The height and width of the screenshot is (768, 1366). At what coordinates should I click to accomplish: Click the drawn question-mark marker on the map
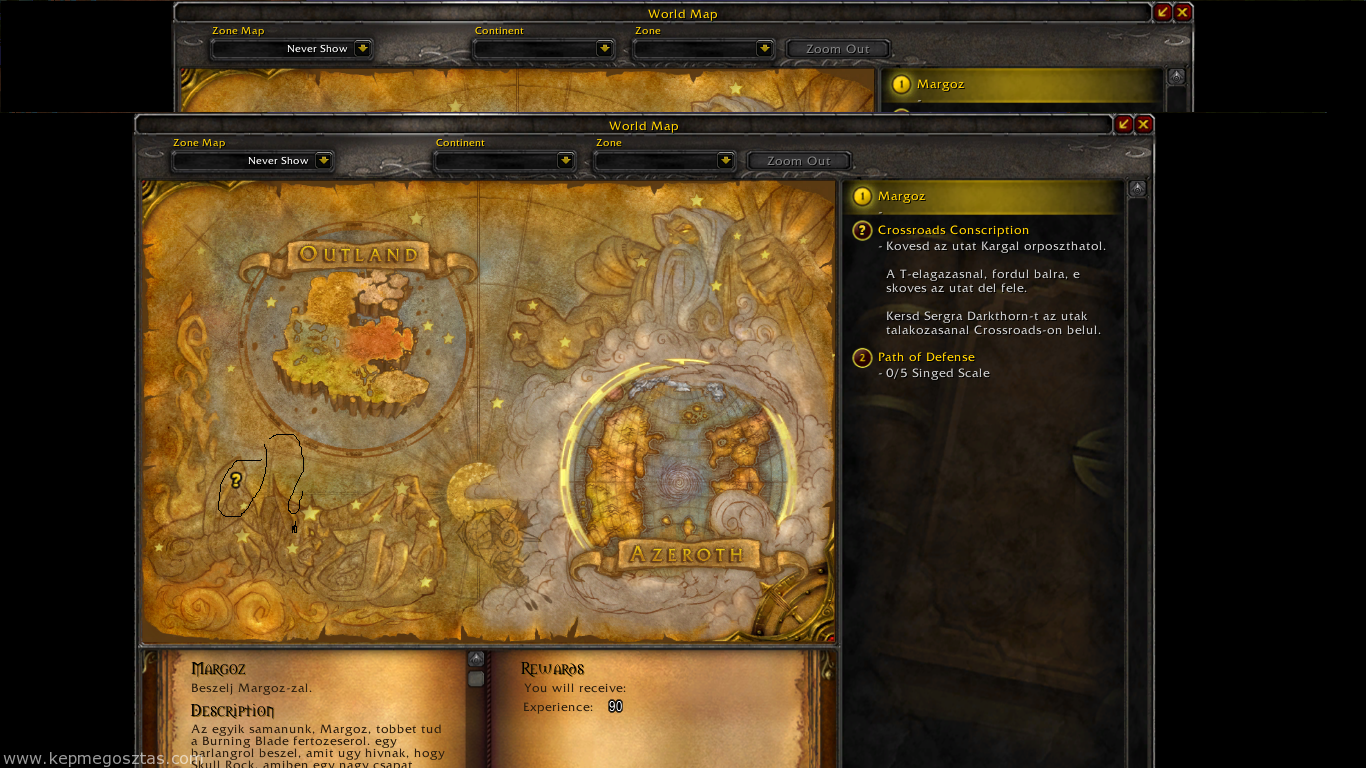(234, 480)
